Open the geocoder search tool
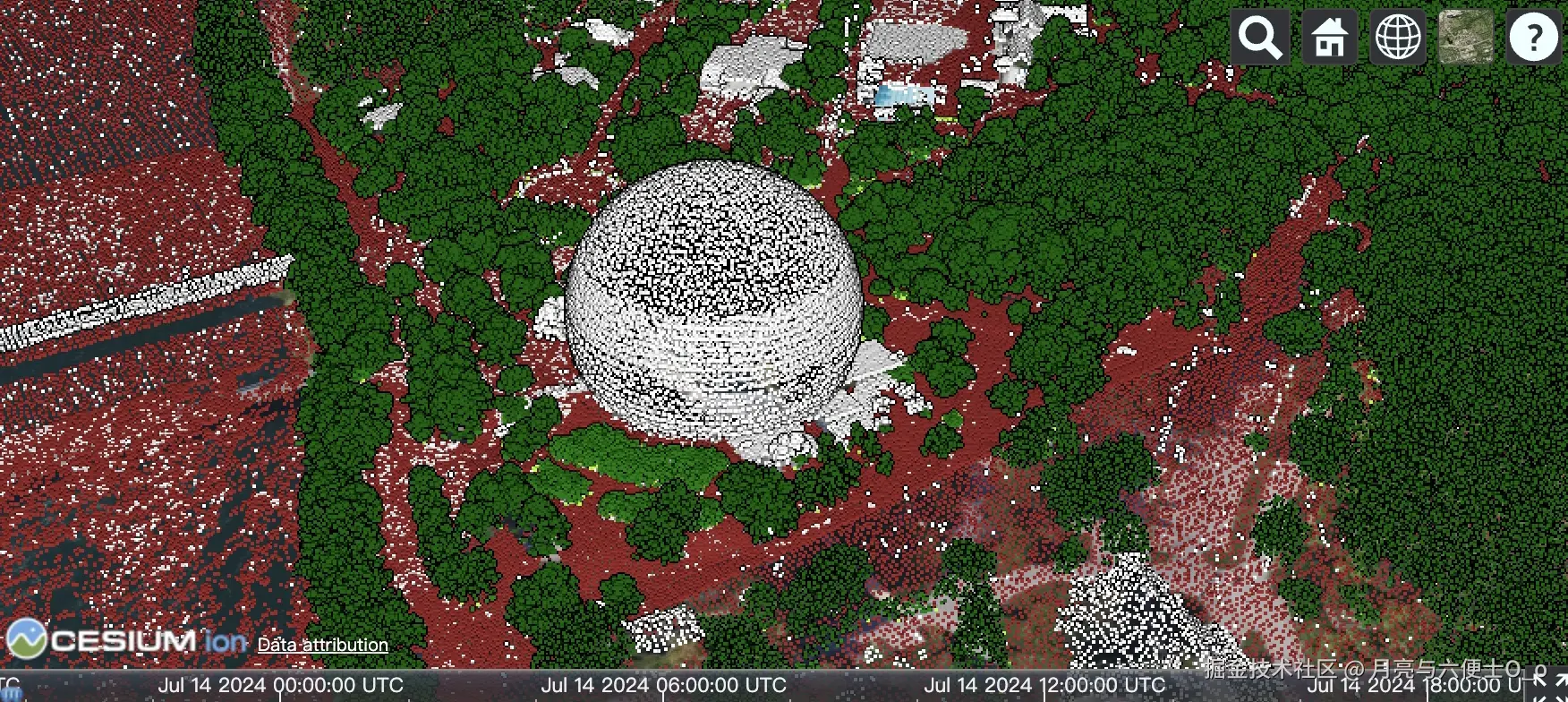Image resolution: width=1568 pixels, height=702 pixels. coord(1259,38)
